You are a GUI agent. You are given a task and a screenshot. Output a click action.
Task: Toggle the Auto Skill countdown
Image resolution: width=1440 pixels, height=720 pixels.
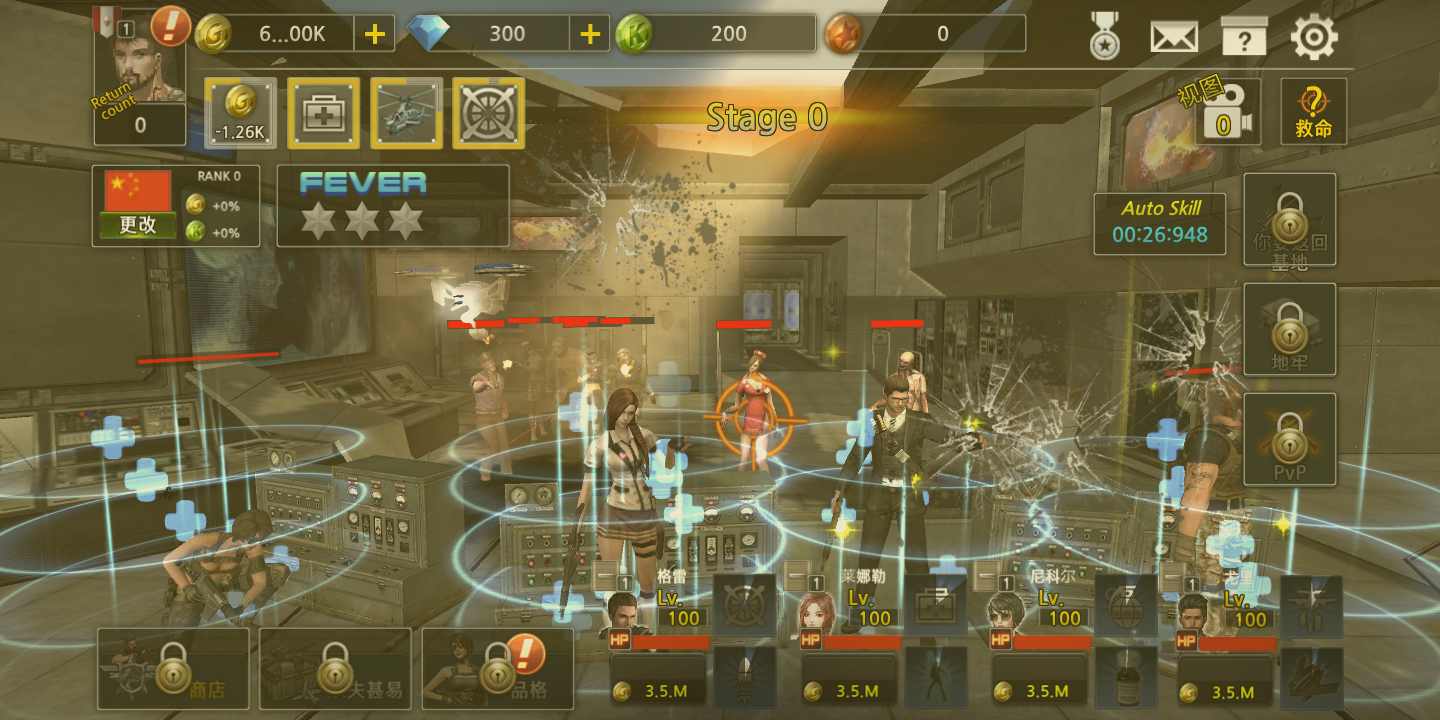click(1160, 220)
